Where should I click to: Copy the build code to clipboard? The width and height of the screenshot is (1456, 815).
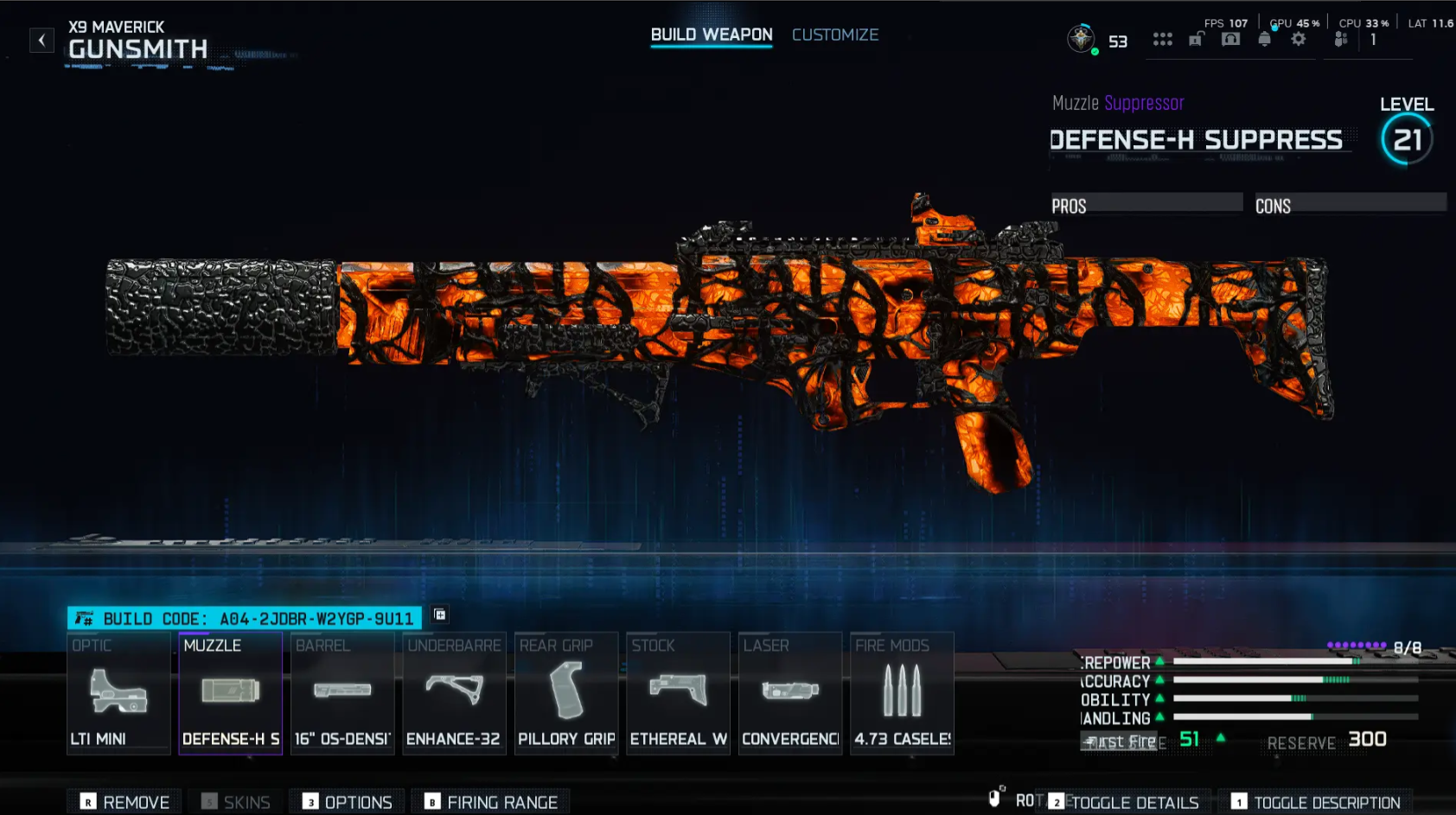pyautogui.click(x=439, y=614)
